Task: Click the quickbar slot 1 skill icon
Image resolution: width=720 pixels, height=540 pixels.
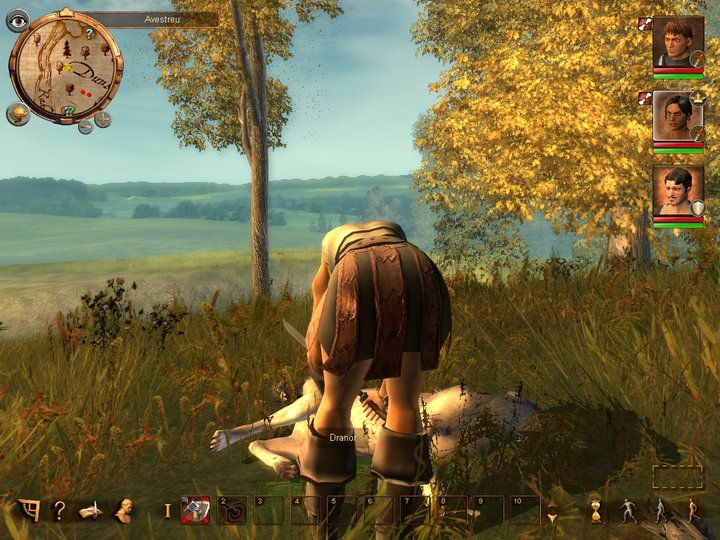Action: [195, 510]
